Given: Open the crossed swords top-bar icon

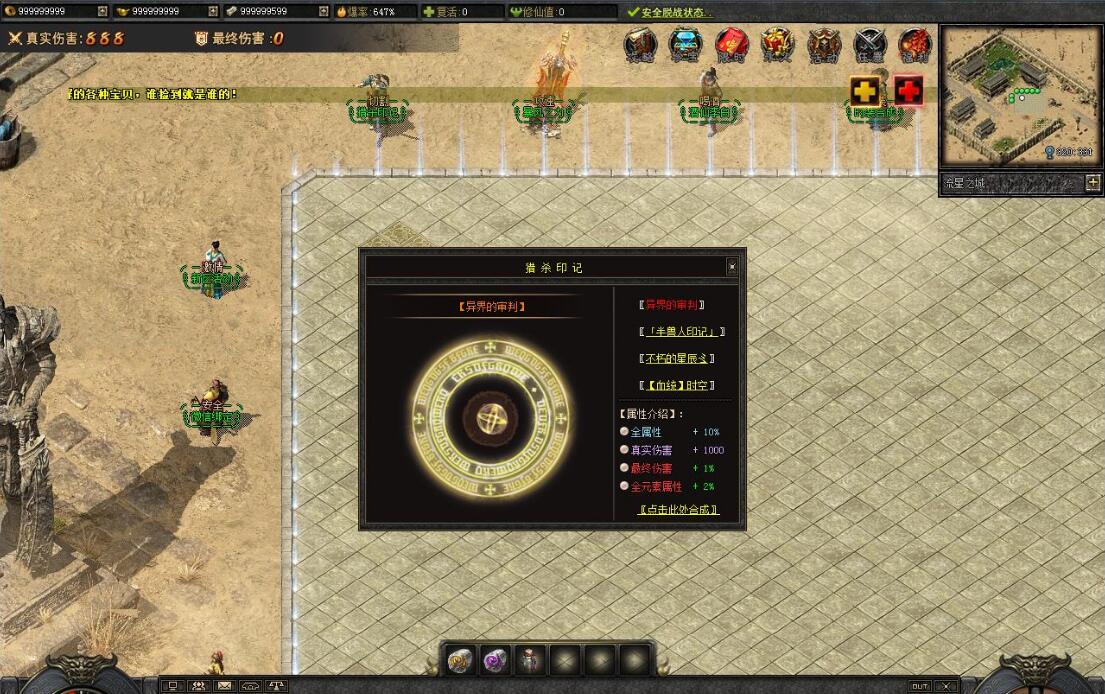Looking at the screenshot, I should (x=870, y=44).
